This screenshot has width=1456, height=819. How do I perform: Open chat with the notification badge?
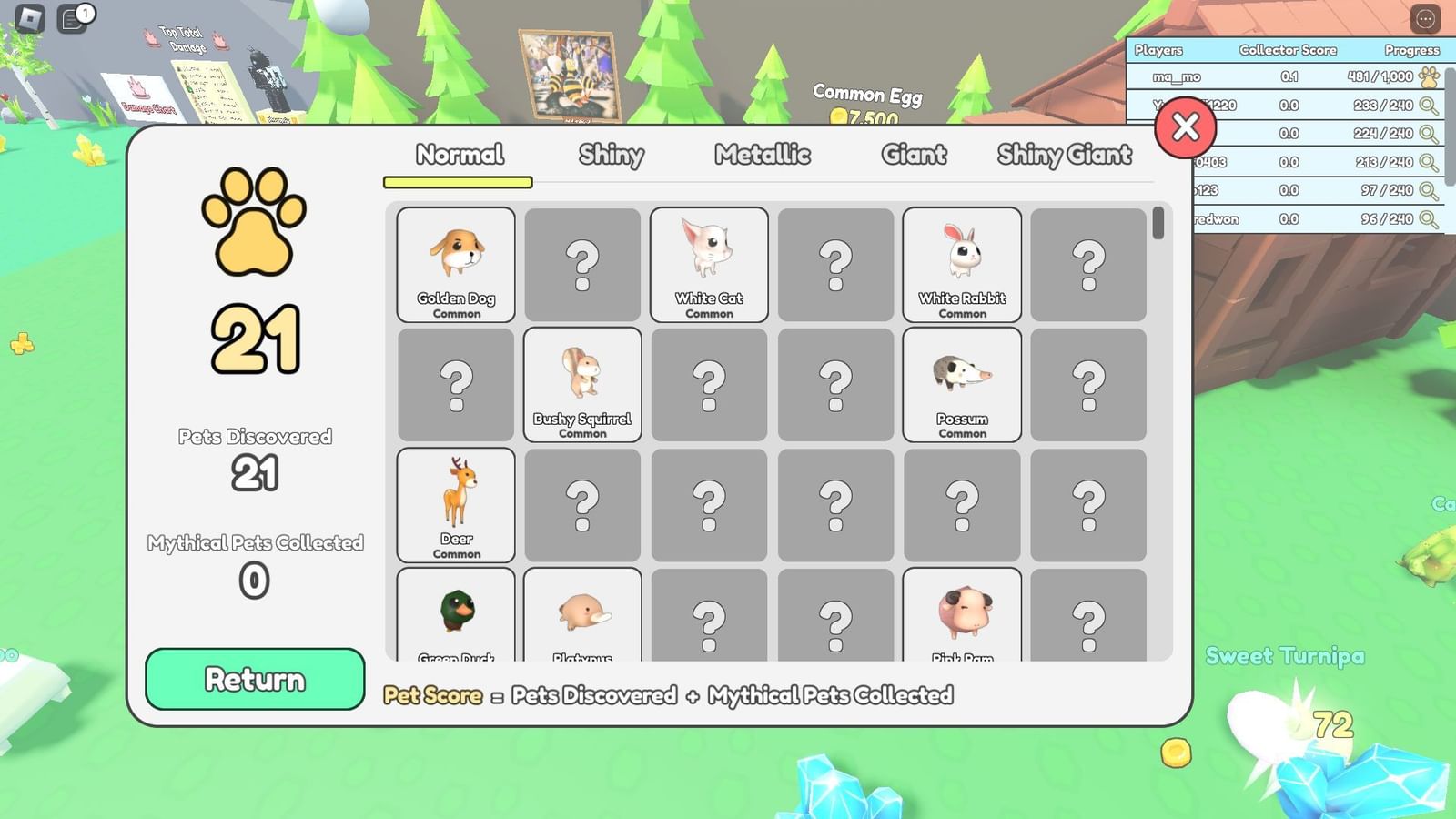pos(69,19)
